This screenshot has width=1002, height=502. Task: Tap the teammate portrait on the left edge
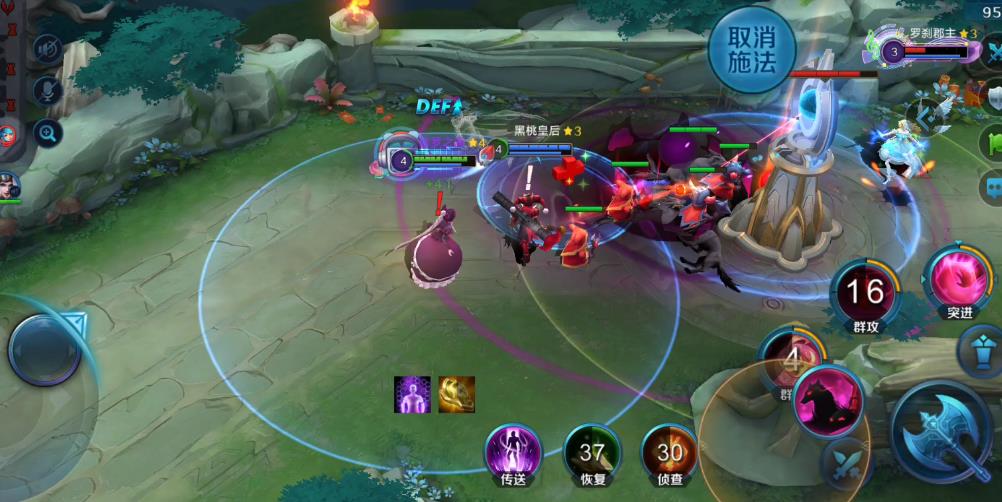9,187
